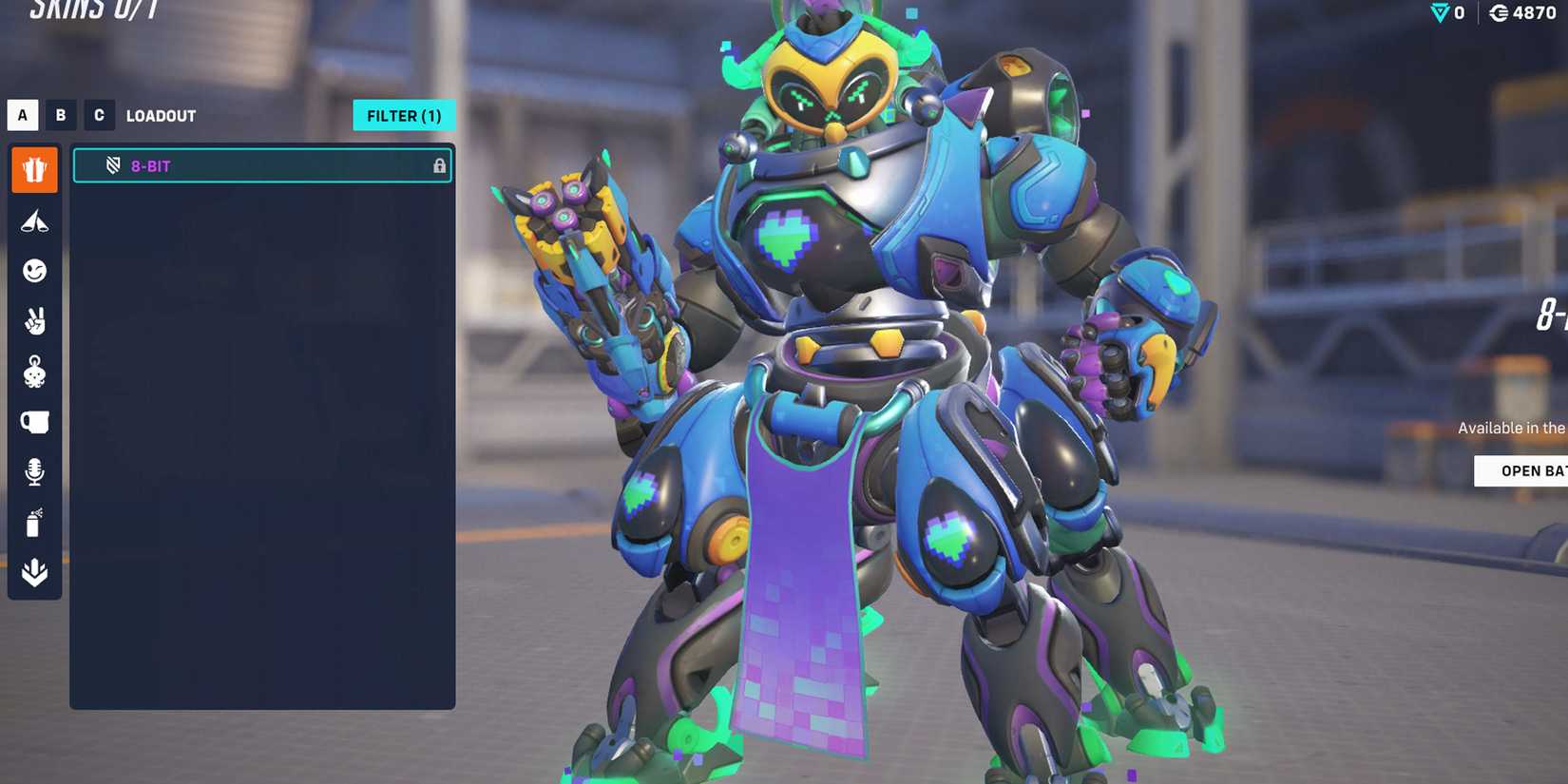Select the Weapon Charms pachimari icon
The height and width of the screenshot is (784, 1568).
(x=34, y=373)
